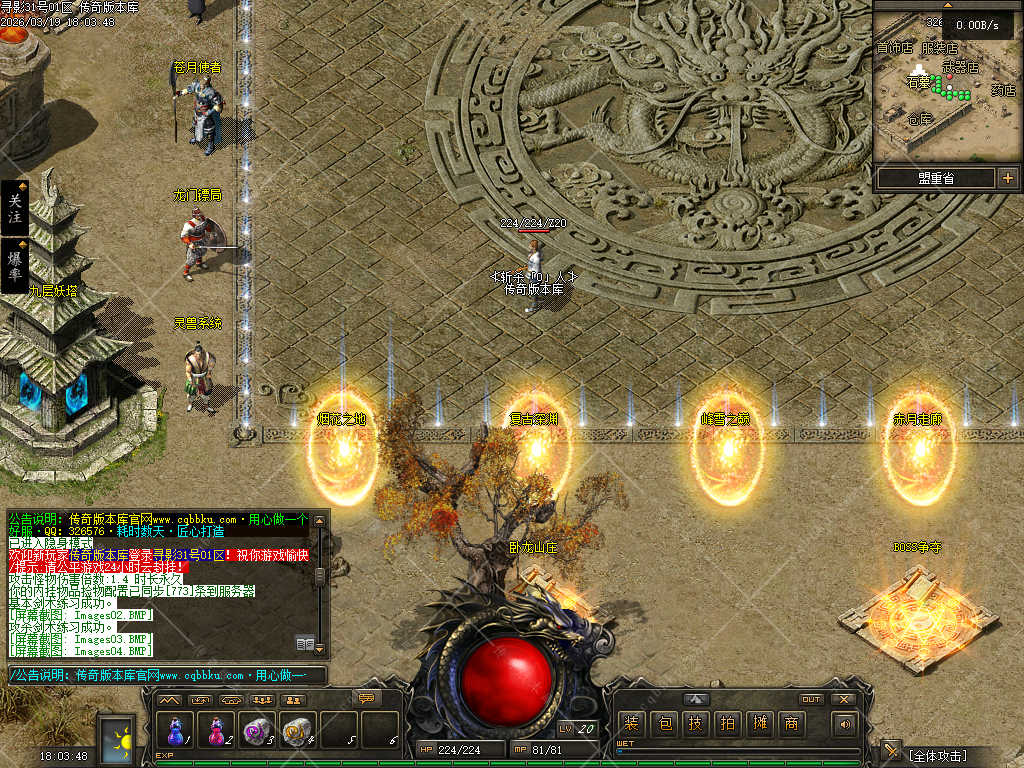
Task: Use the blue potion in slot 1
Action: pos(177,730)
